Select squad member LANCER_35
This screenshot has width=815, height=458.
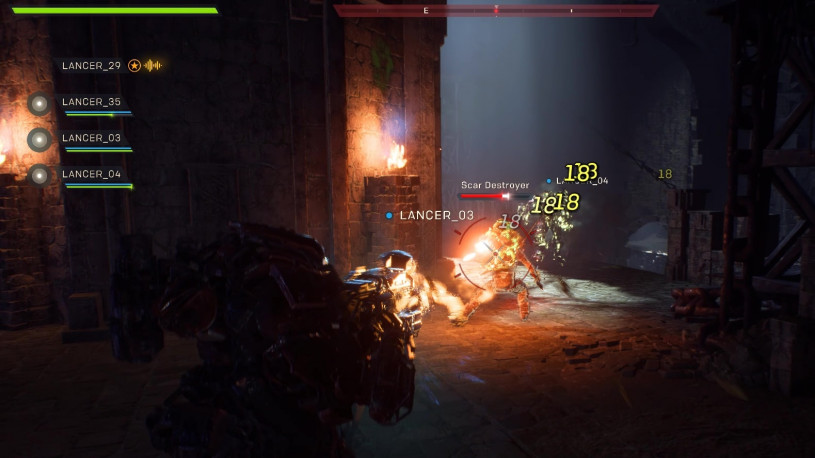(x=91, y=102)
